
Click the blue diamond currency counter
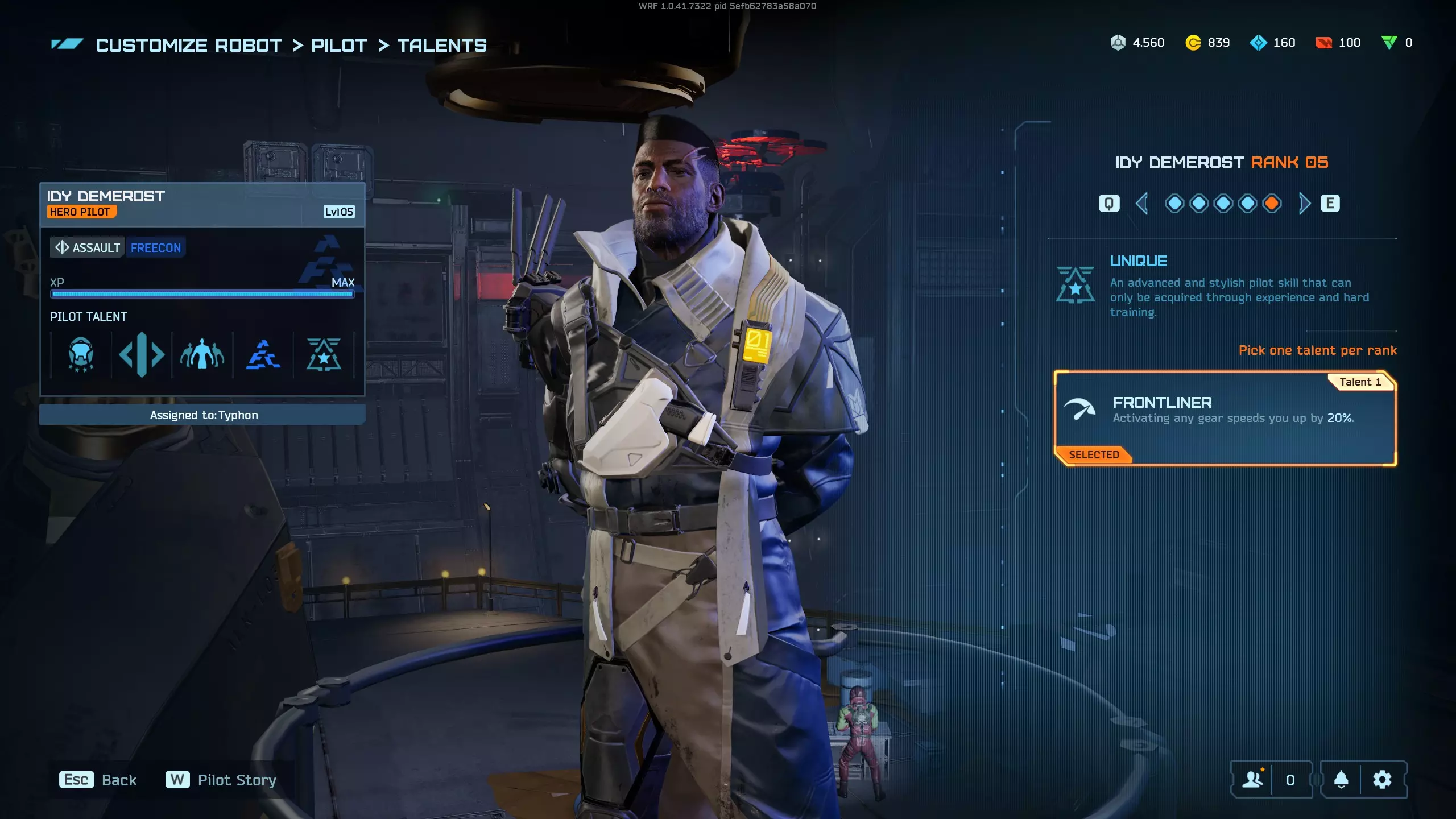1273,43
